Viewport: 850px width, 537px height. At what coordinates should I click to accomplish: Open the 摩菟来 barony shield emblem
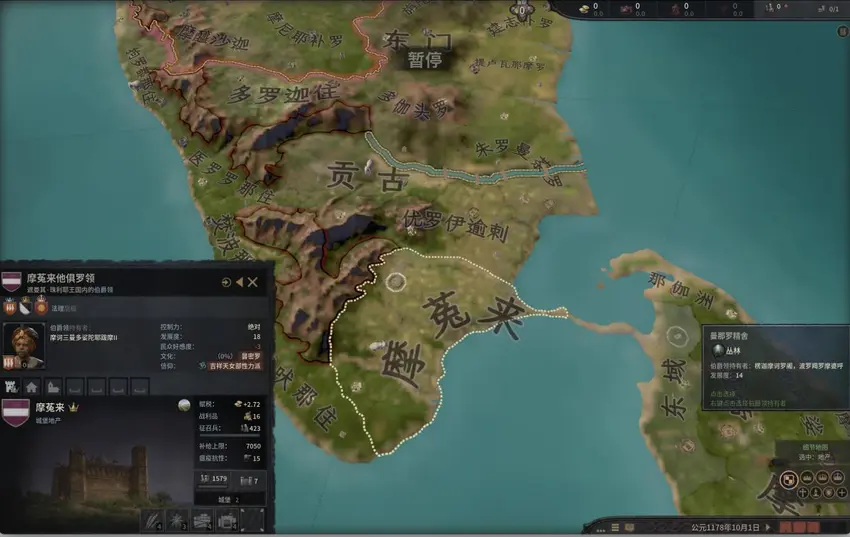[15, 411]
